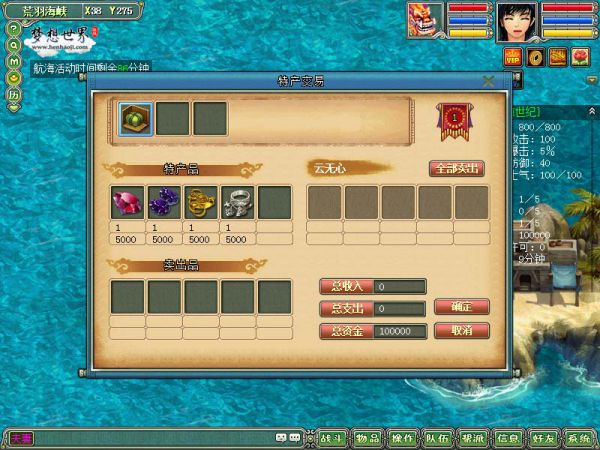Click the chat input field

[x=150, y=438]
